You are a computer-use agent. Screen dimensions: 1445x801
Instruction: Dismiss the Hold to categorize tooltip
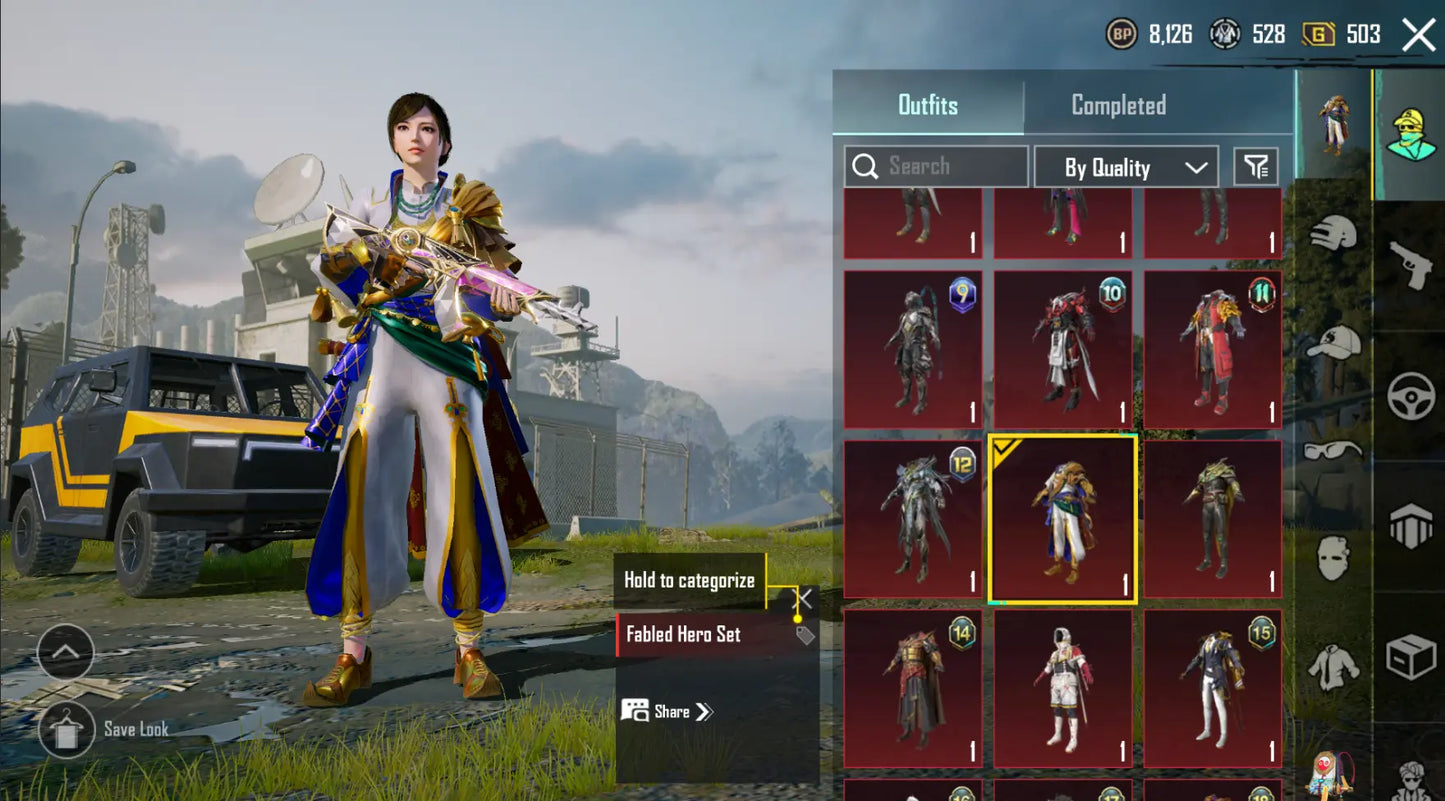(803, 598)
